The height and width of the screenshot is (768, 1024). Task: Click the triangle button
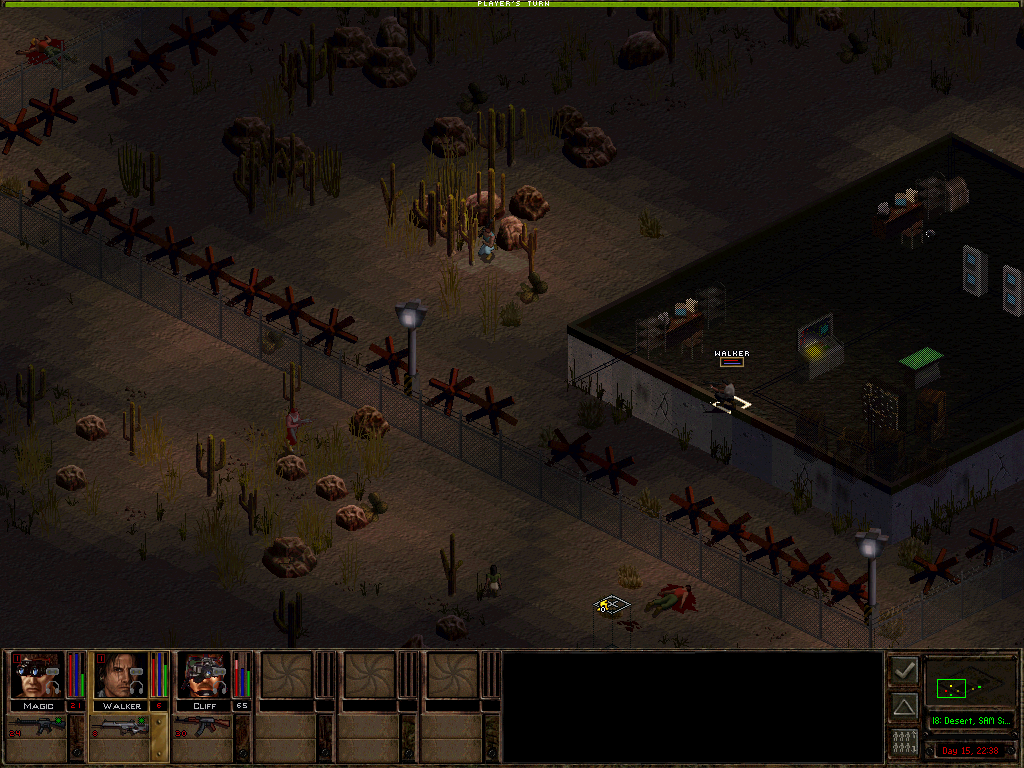pyautogui.click(x=904, y=707)
